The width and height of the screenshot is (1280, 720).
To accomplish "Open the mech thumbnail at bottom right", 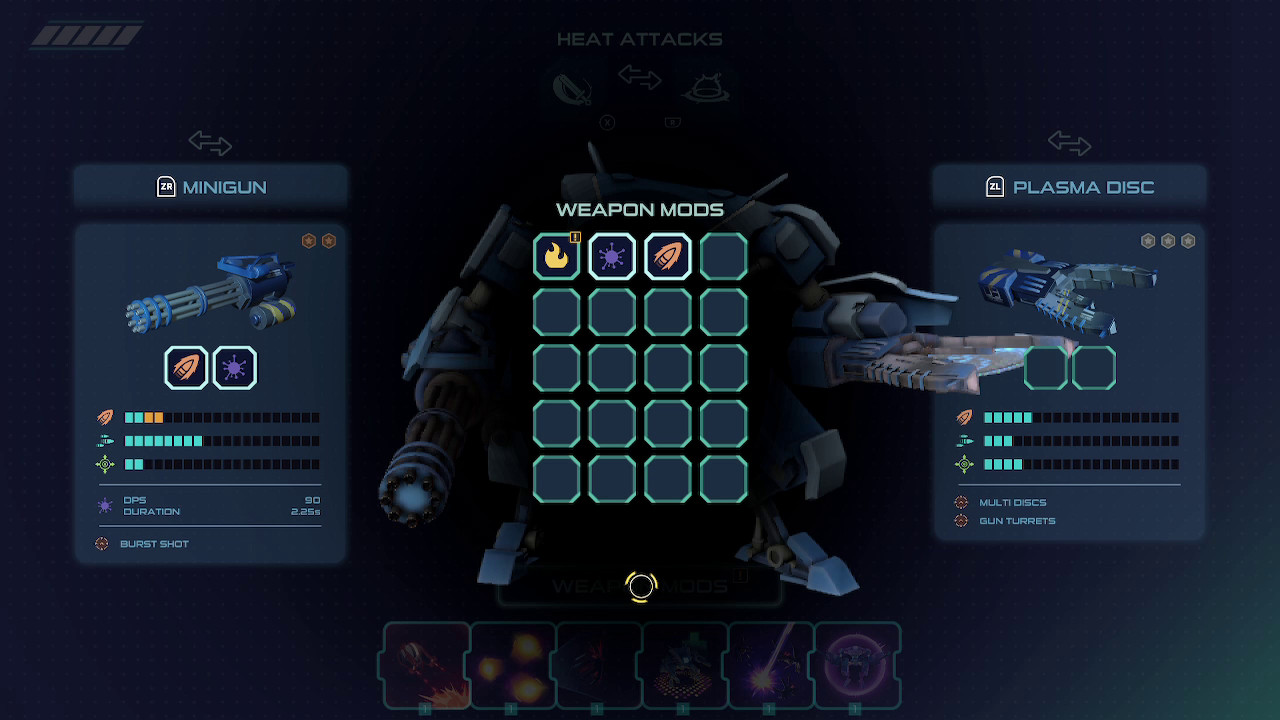I will click(x=858, y=665).
